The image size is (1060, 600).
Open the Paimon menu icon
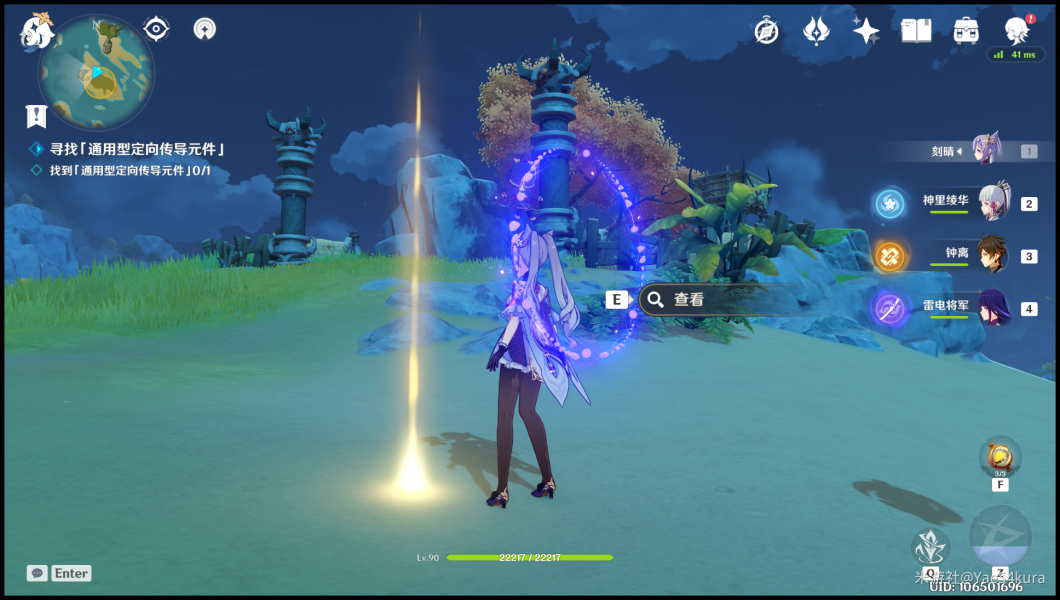[38, 31]
